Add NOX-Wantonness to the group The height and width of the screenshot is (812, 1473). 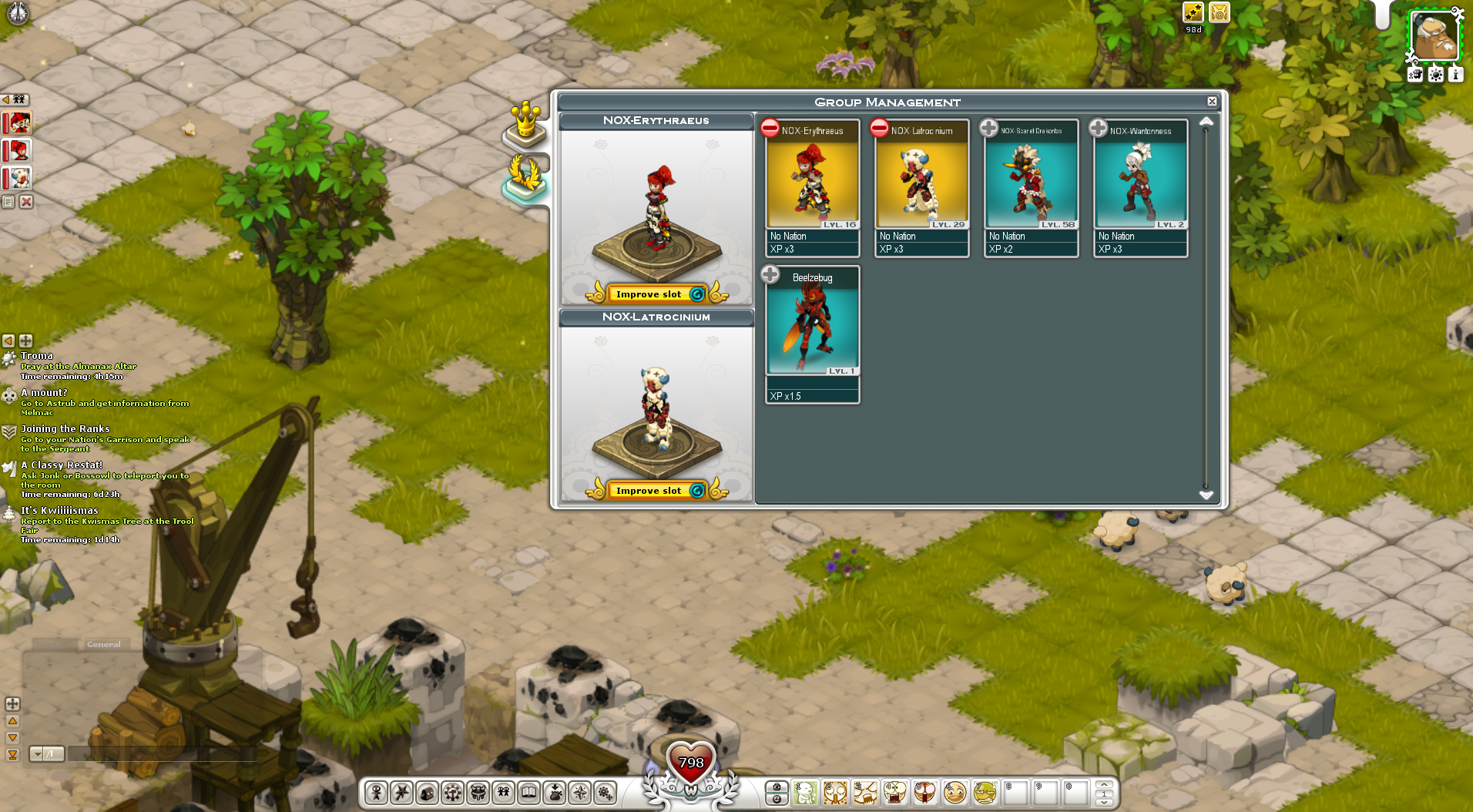[x=1098, y=128]
